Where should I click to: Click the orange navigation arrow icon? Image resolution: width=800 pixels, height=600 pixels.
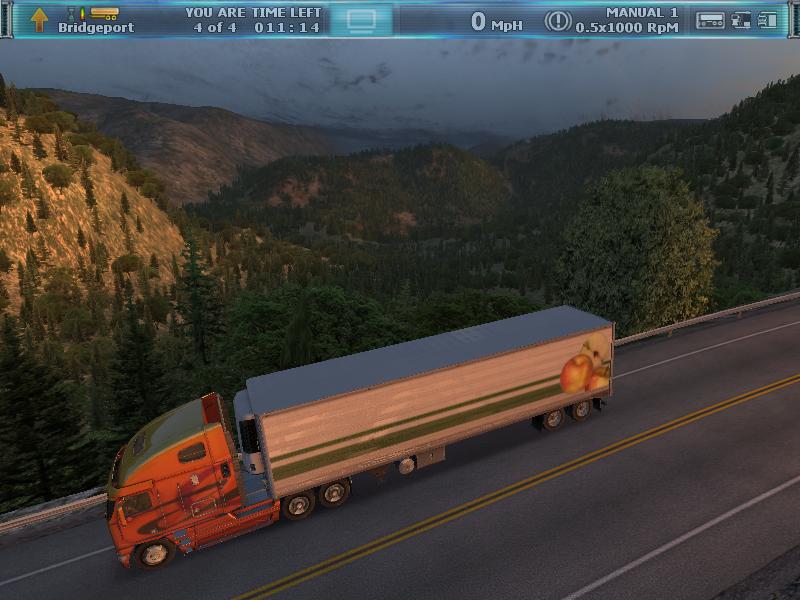(39, 19)
